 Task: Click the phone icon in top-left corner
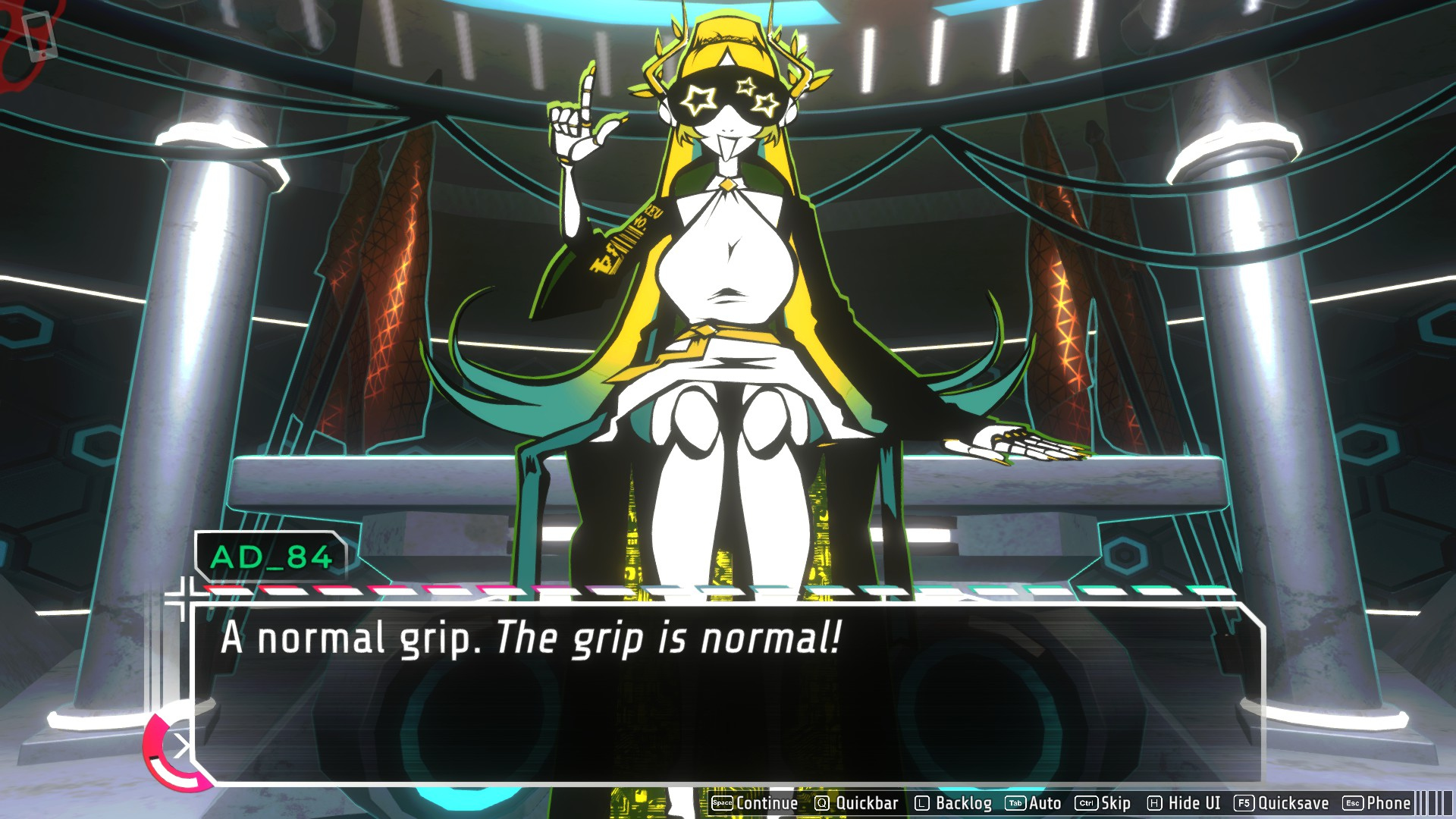[38, 36]
